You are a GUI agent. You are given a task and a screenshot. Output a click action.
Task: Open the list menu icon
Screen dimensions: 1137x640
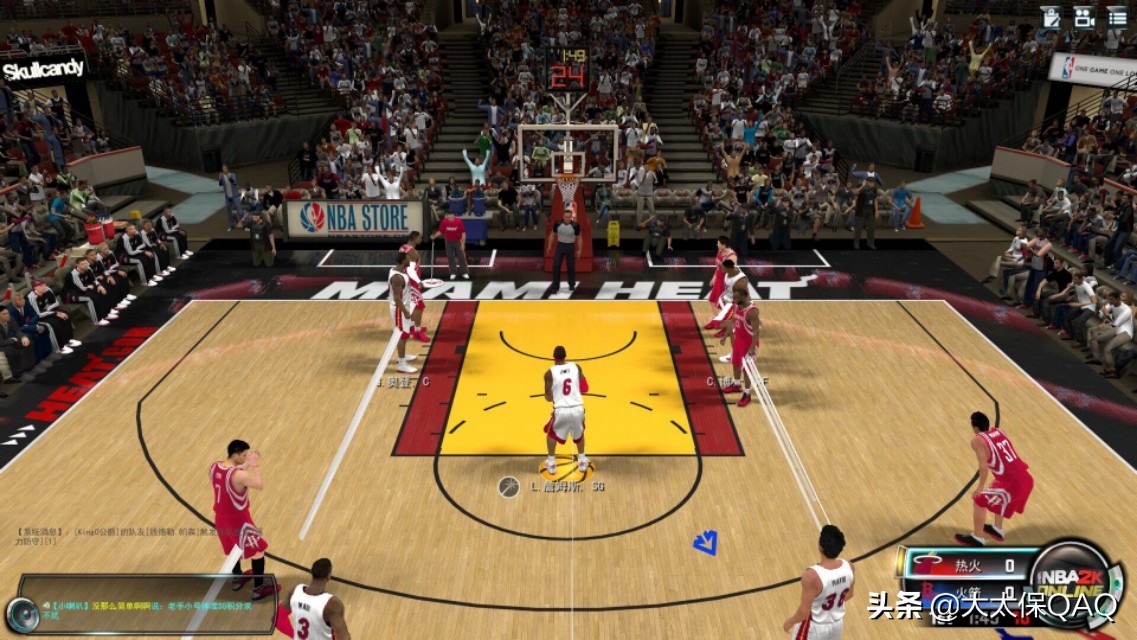(x=1117, y=16)
